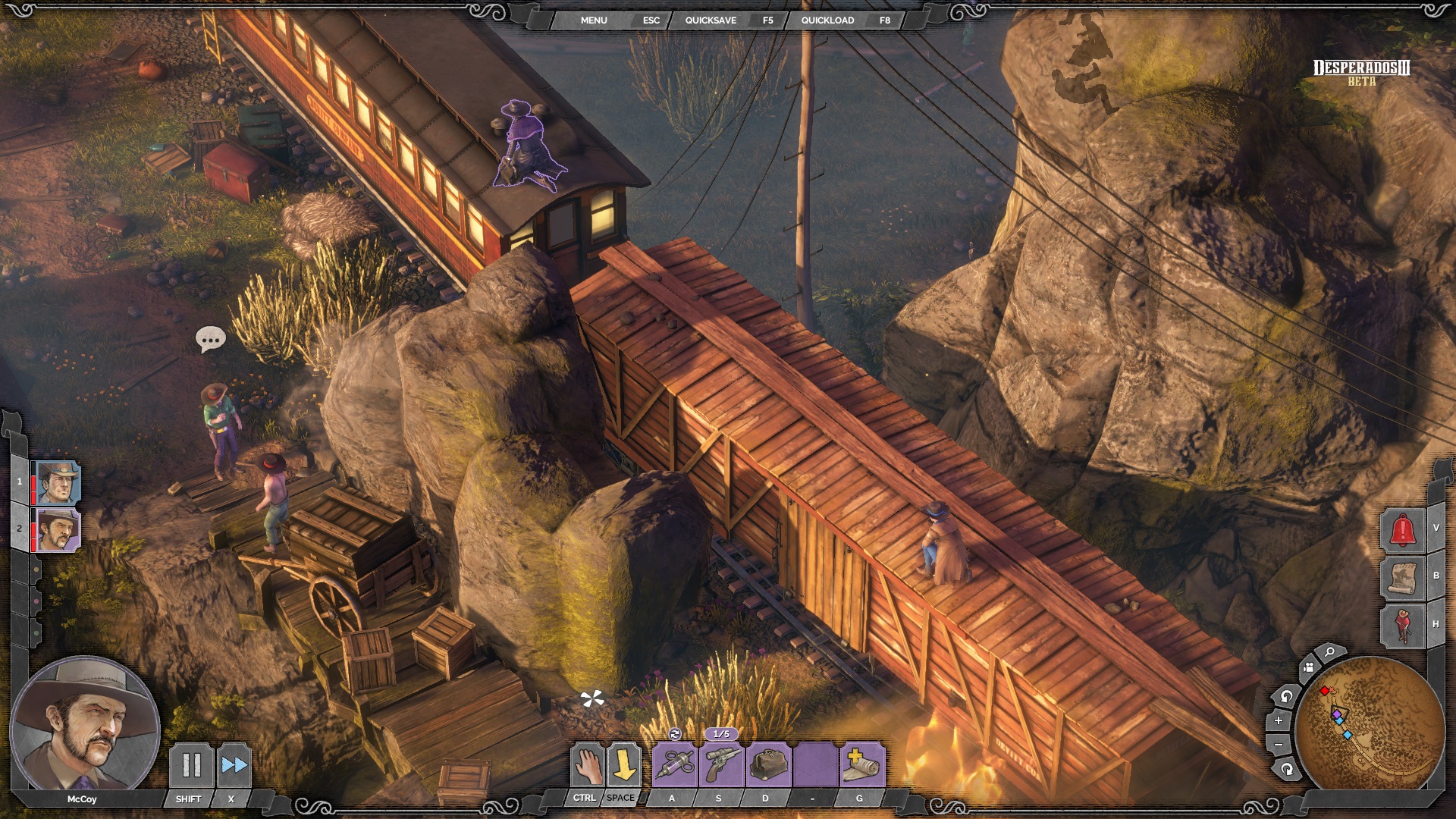The height and width of the screenshot is (819, 1456).
Task: Select the hand interact action
Action: [x=587, y=764]
